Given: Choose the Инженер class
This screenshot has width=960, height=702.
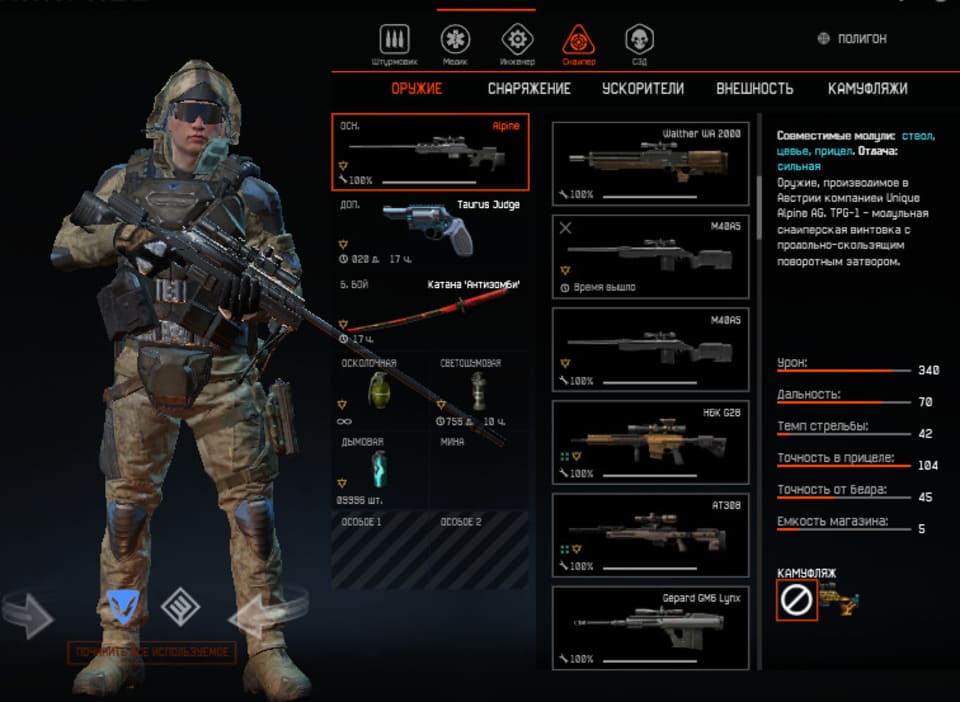Looking at the screenshot, I should click(x=516, y=42).
